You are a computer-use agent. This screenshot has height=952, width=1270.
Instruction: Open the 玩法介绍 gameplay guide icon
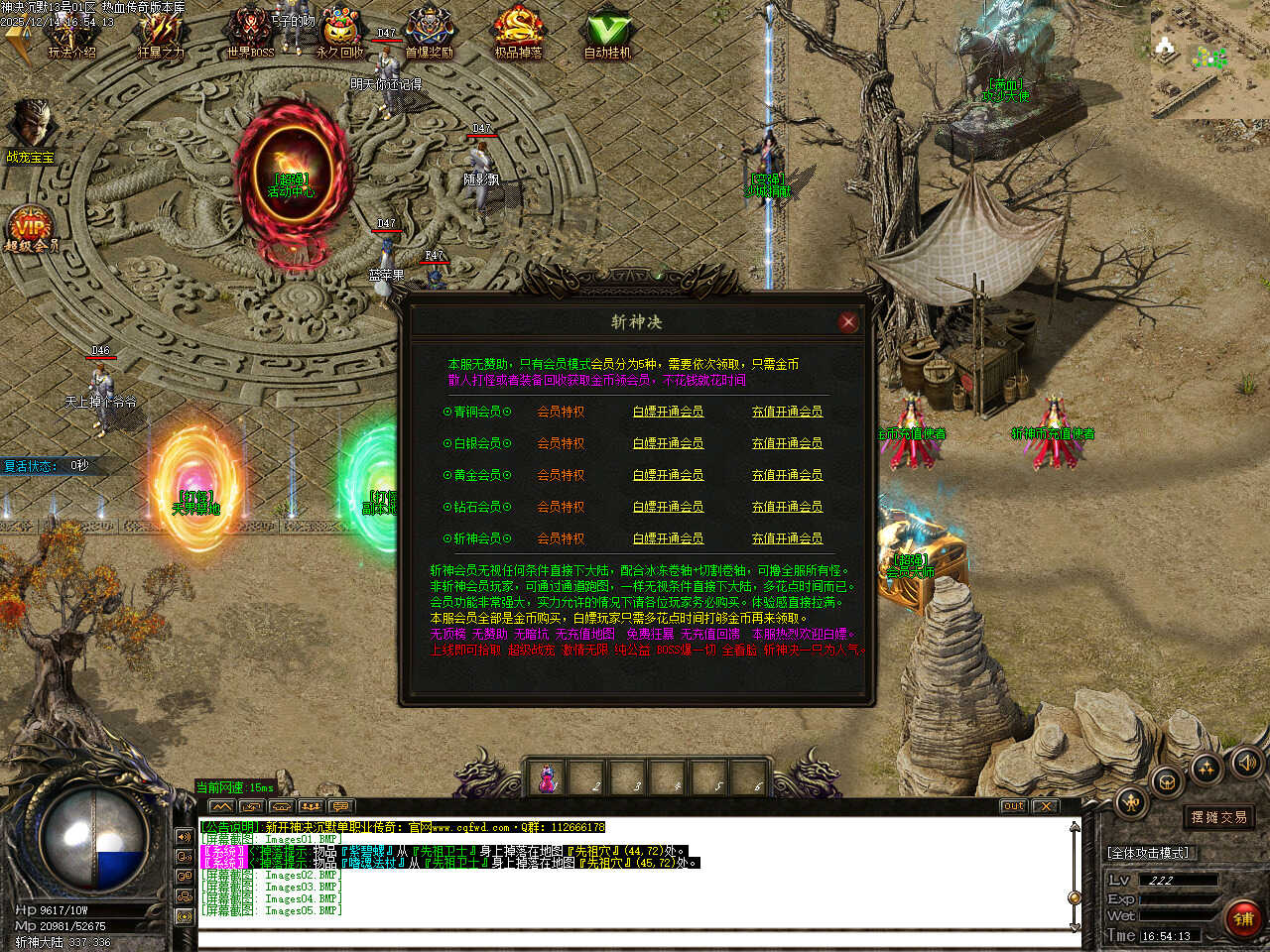(x=71, y=35)
